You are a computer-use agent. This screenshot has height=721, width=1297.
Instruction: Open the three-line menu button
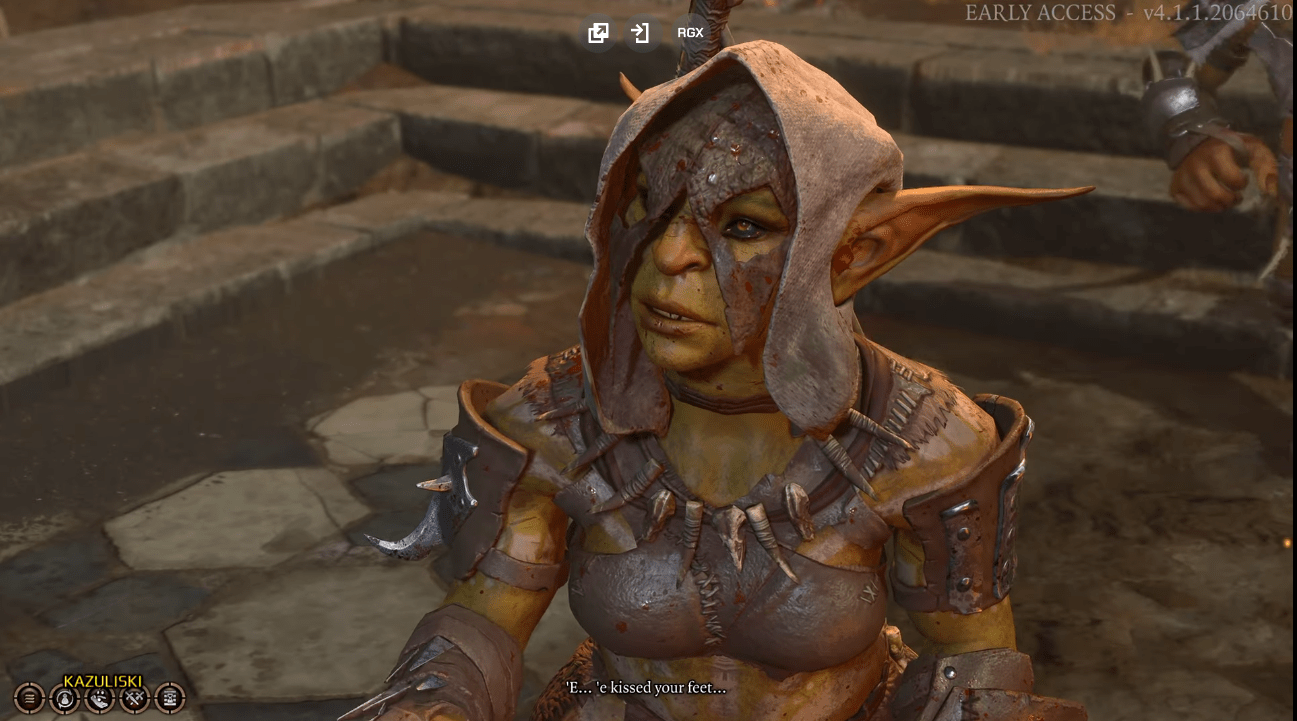(x=29, y=697)
